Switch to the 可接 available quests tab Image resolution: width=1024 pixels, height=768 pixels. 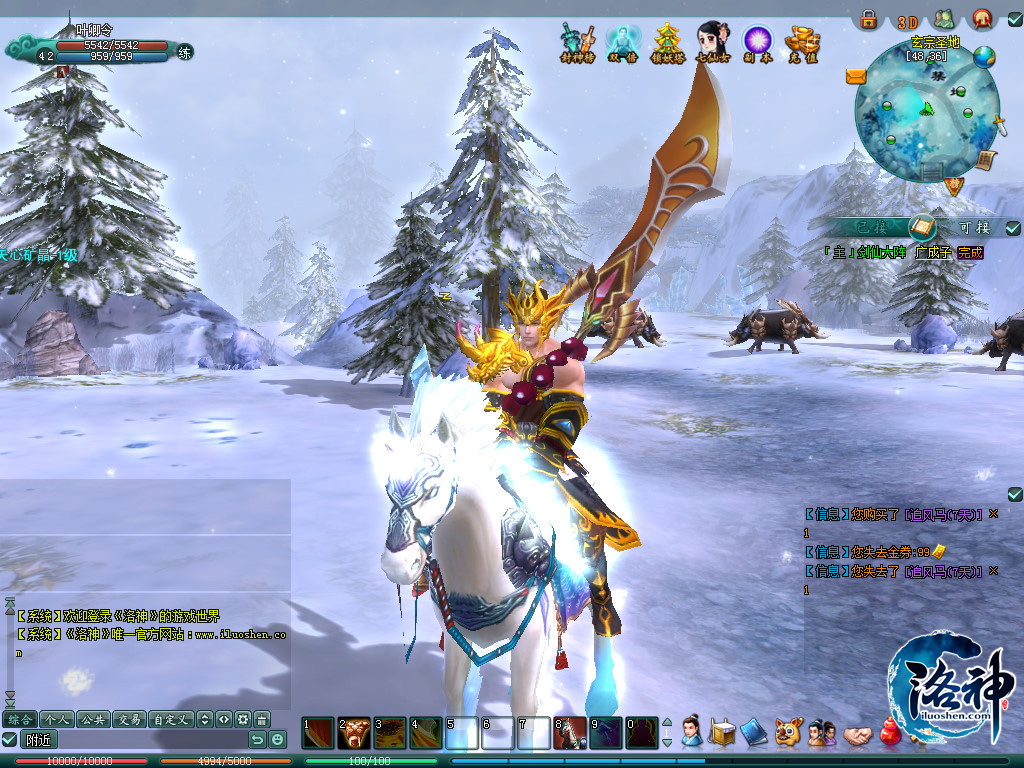click(x=974, y=227)
